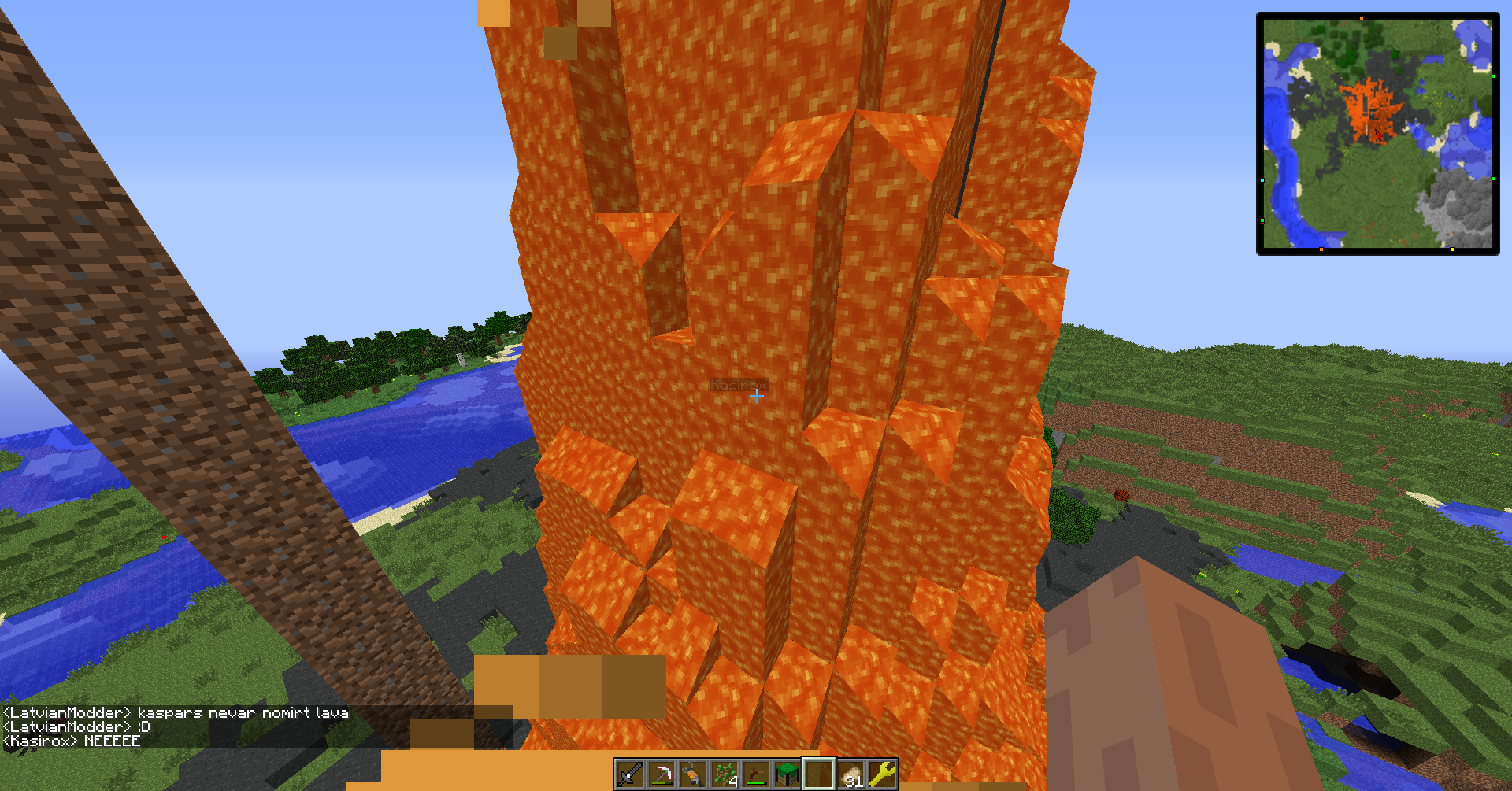Pick the sapling stack of four
Screen dimensions: 1512x791
[724, 774]
